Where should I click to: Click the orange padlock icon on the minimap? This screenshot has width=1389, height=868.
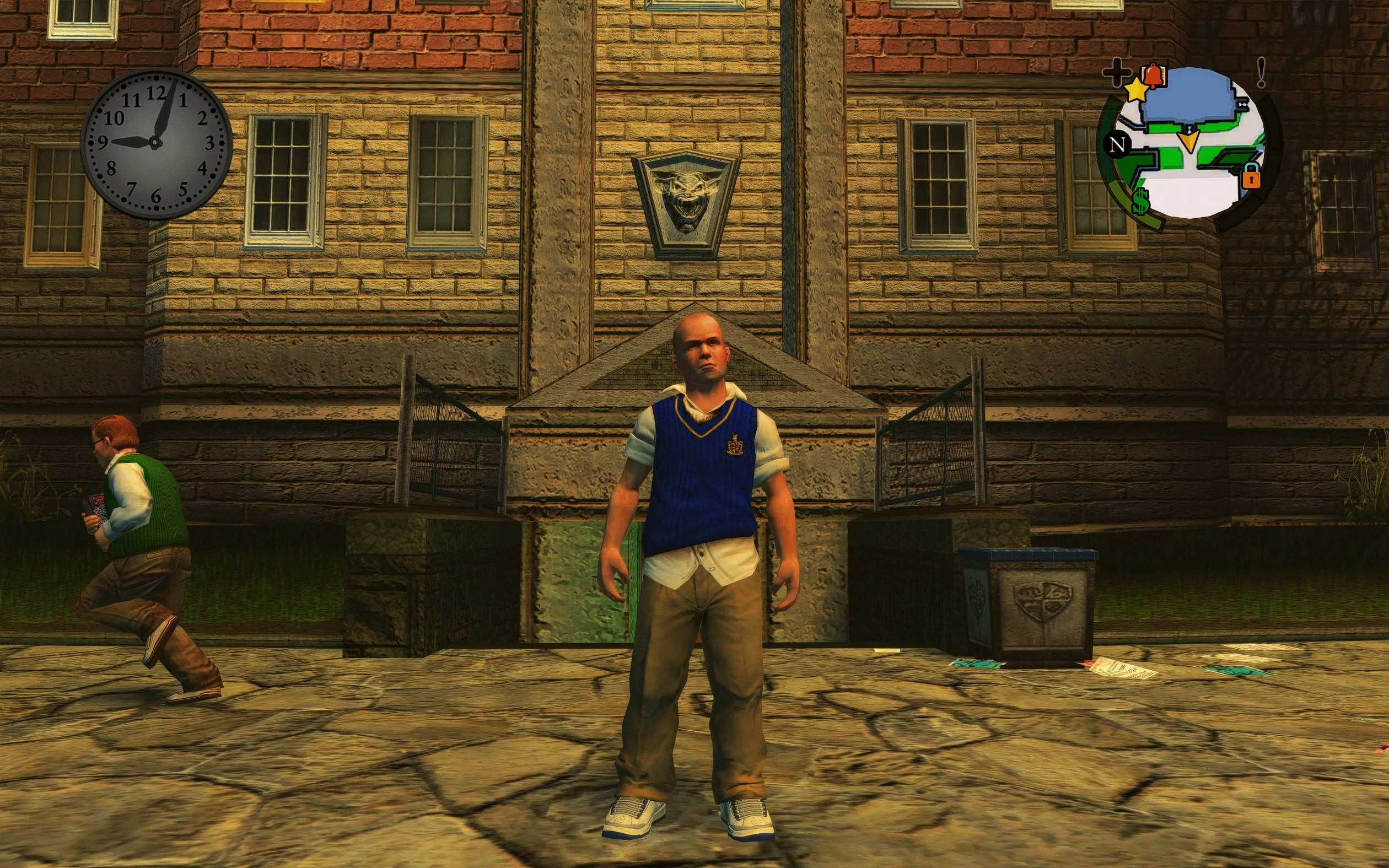(1251, 179)
